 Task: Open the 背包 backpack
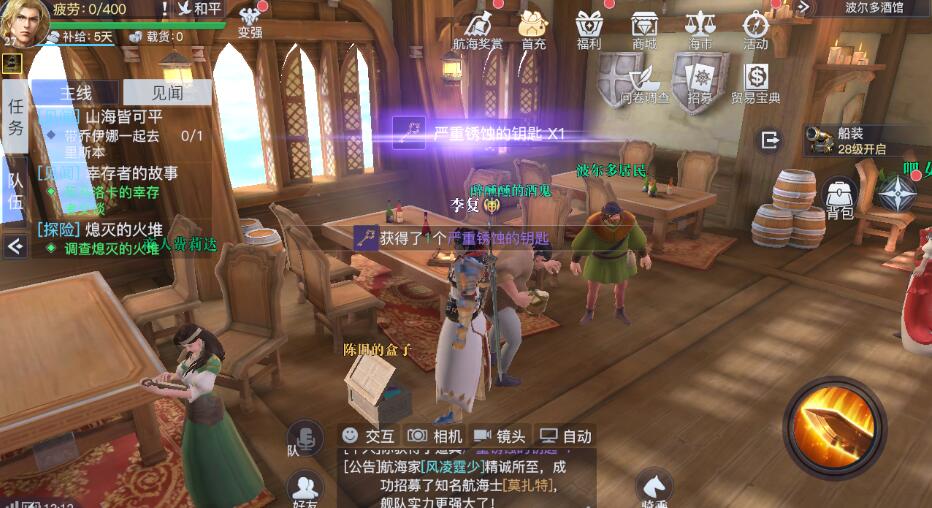click(x=840, y=197)
